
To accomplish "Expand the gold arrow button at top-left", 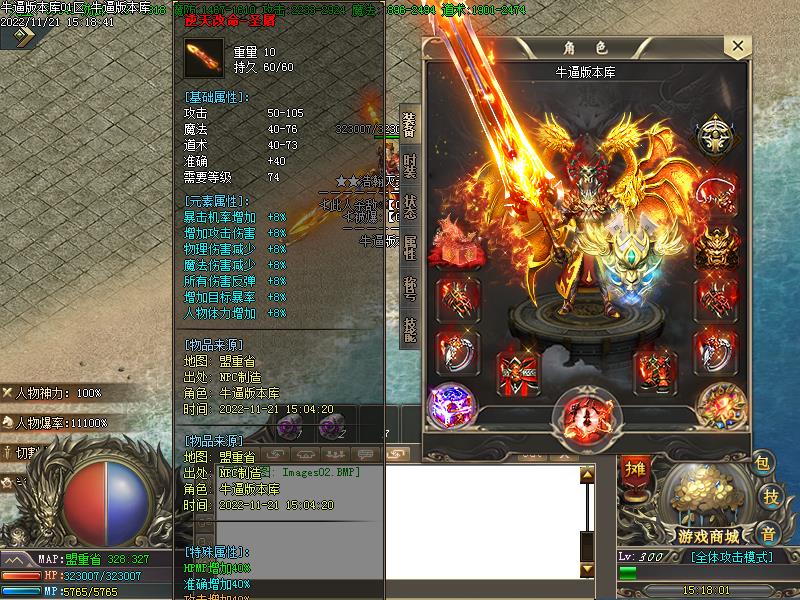I will click(x=20, y=37).
